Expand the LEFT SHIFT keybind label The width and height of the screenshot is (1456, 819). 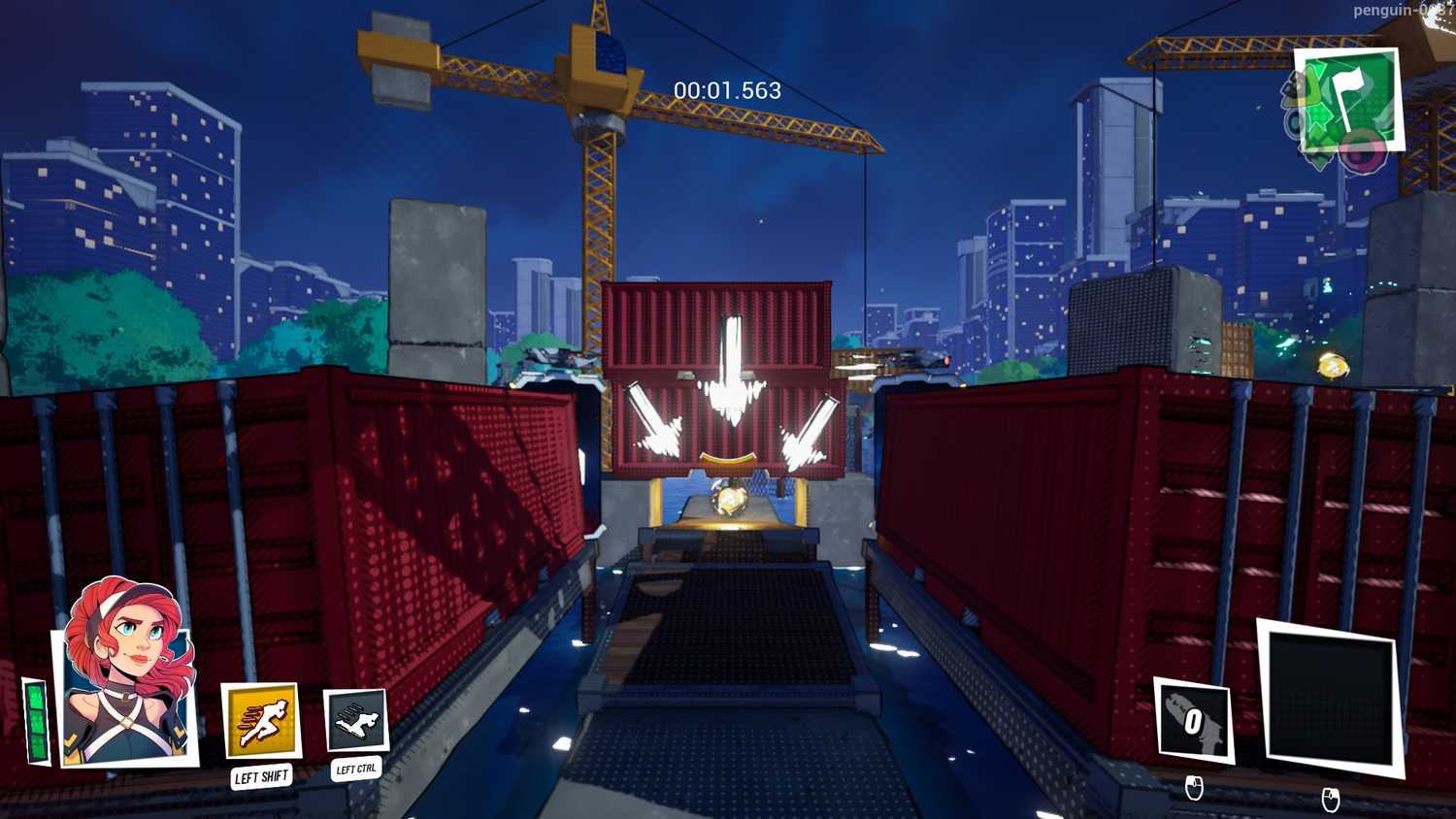[x=260, y=775]
